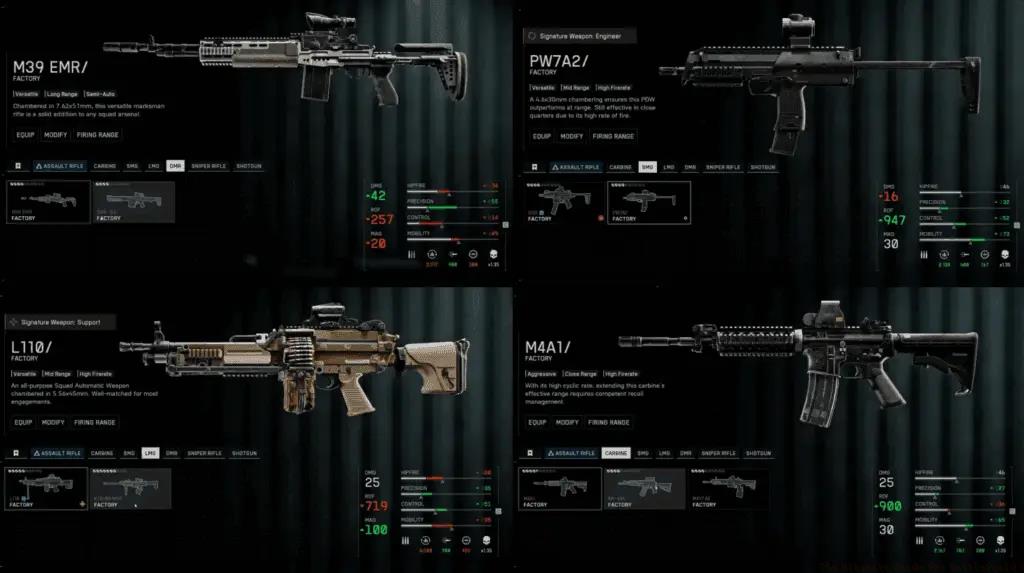The height and width of the screenshot is (573, 1024).
Task: Select LMG tab in the PW7A2 panel
Action: click(667, 167)
